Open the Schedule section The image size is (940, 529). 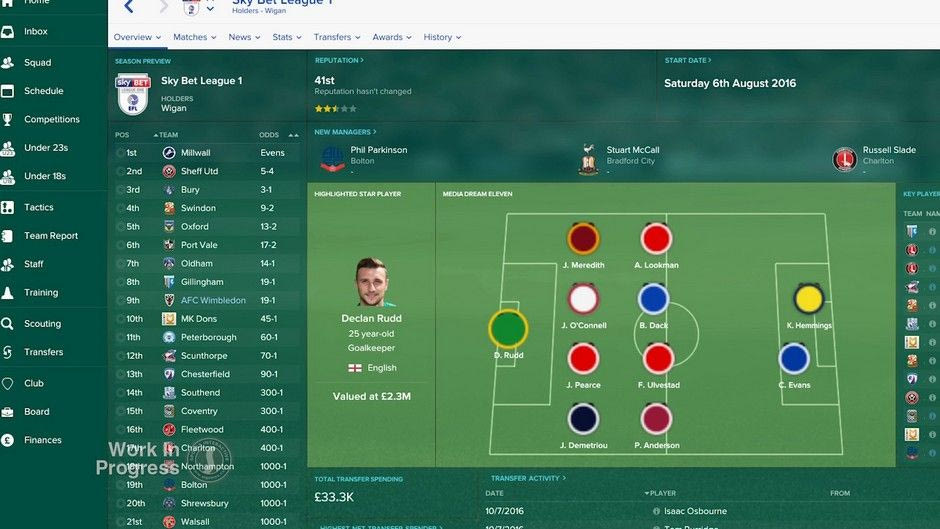(44, 91)
